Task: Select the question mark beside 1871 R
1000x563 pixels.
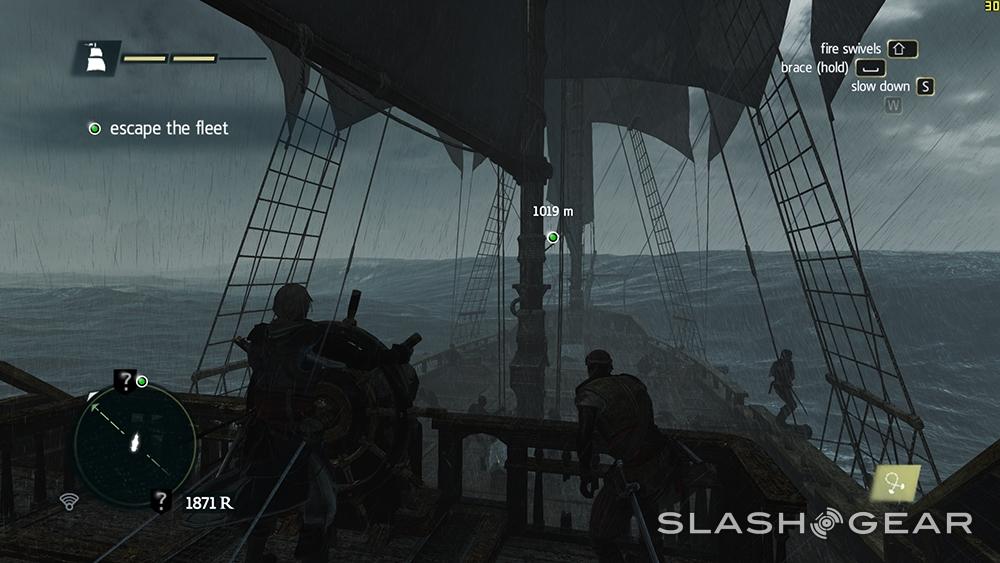Action: pos(161,502)
